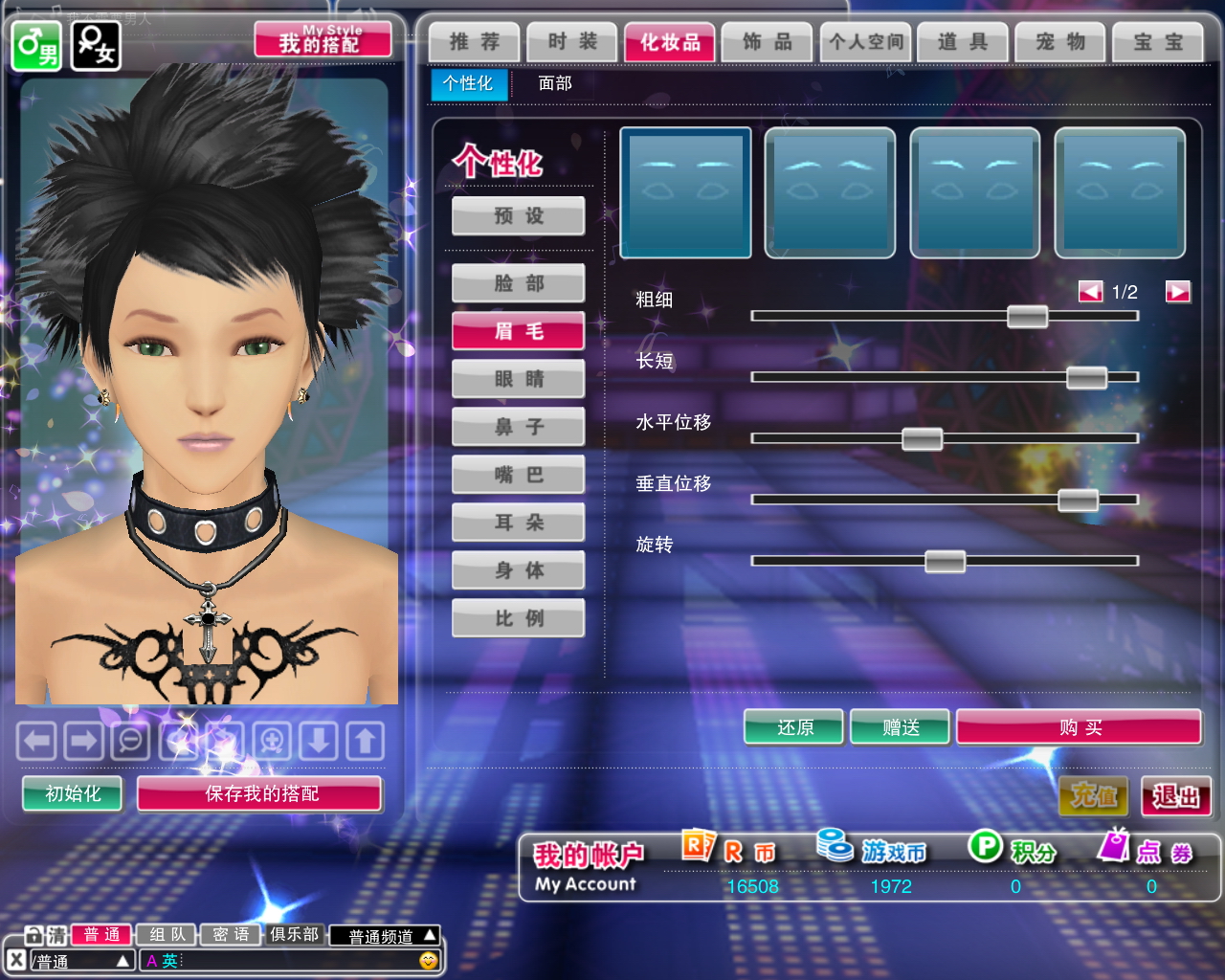Screen dimensions: 1225x980
Task: Open the 嘴巴 mouth category
Action: pos(519,475)
